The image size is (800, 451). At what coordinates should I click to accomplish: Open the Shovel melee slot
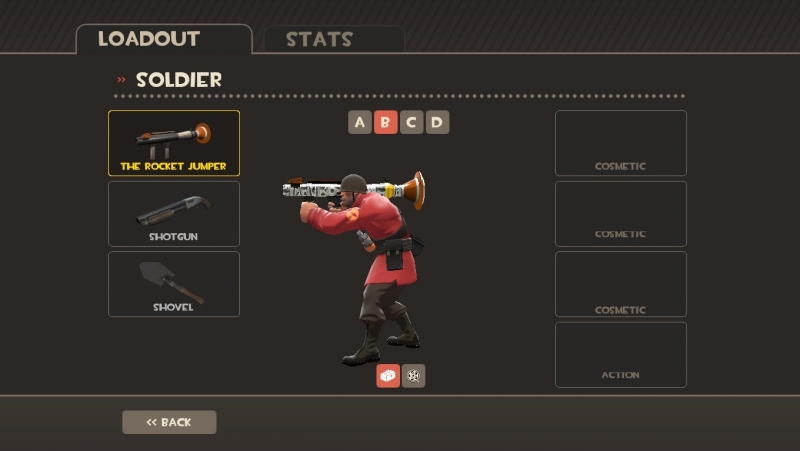pos(174,284)
